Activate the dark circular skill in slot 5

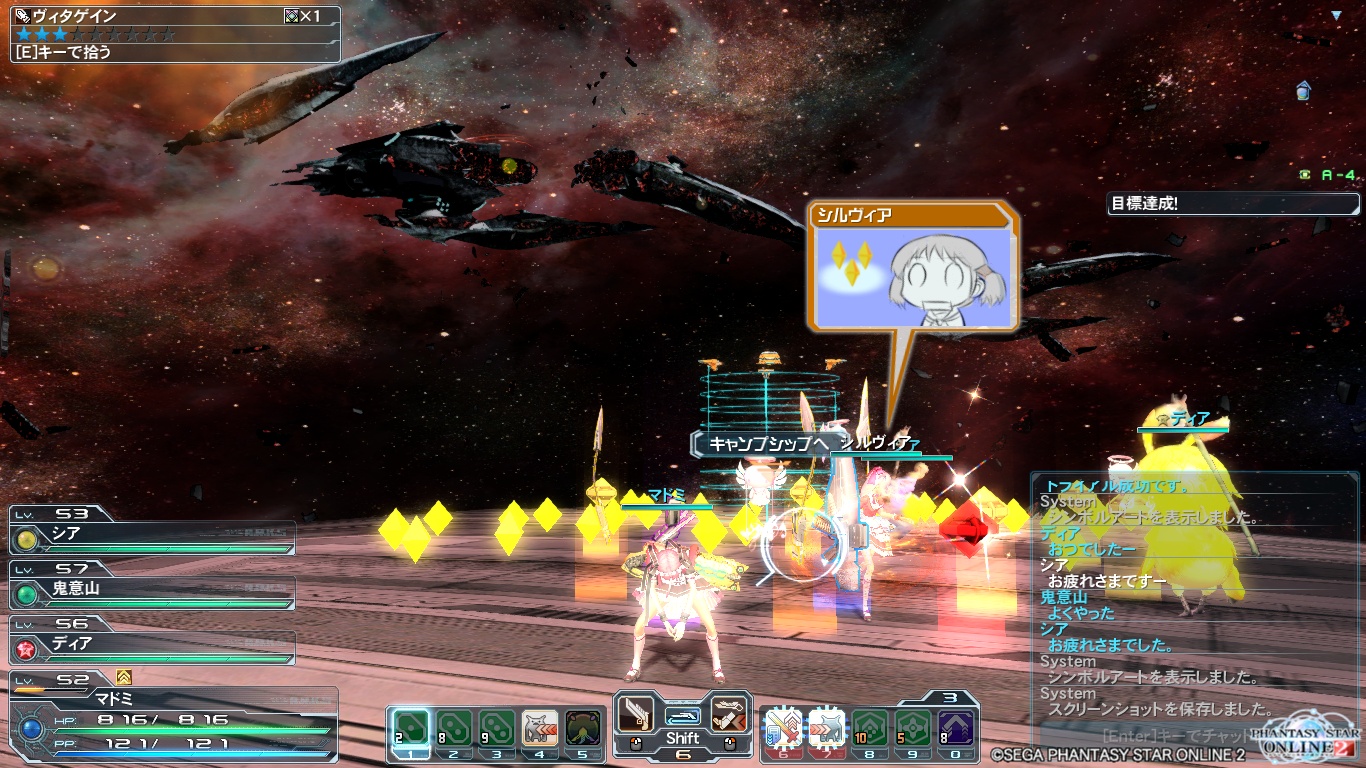tap(583, 727)
